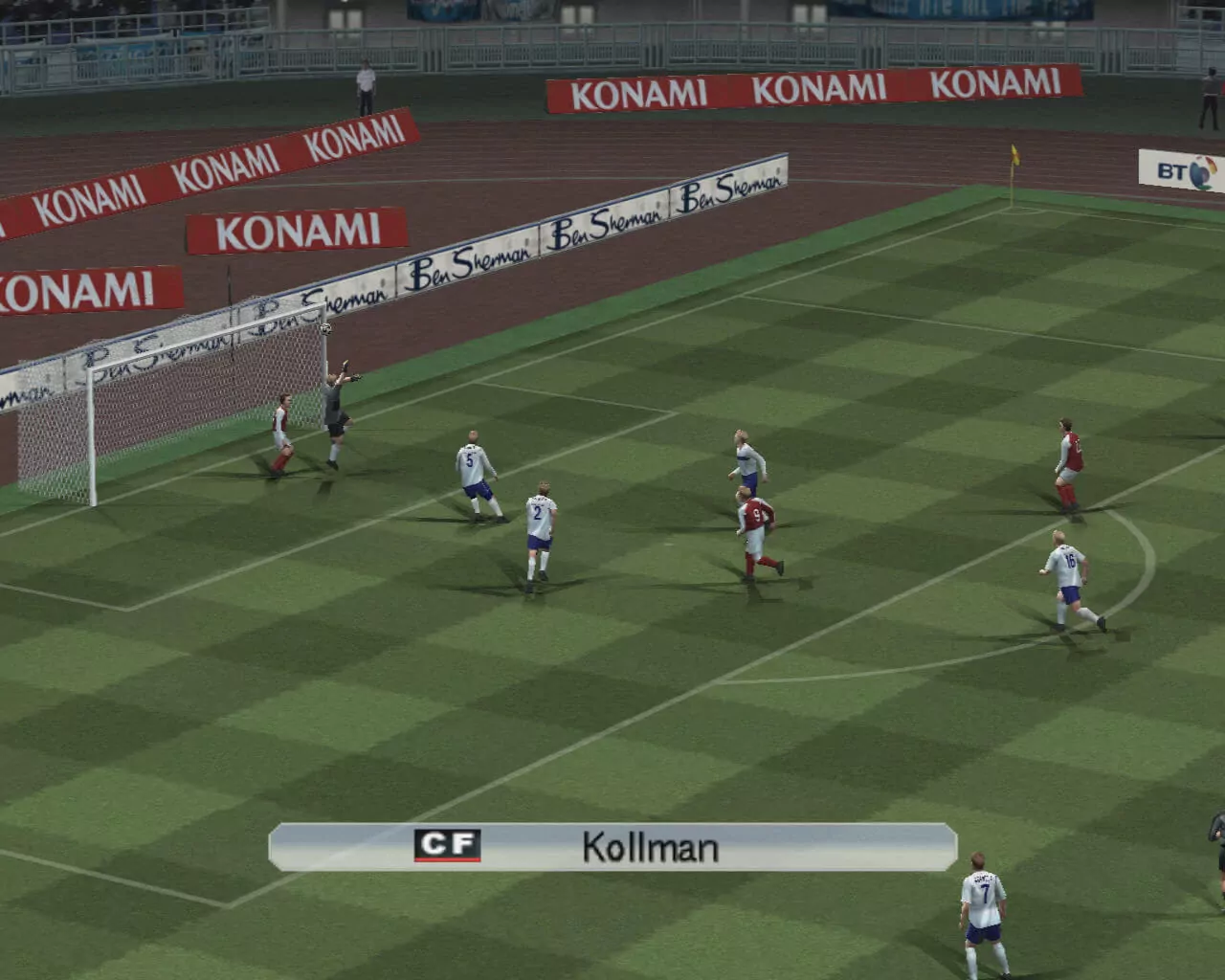Click the ball in the goalkeeper's hands
The image size is (1225, 980).
pyautogui.click(x=325, y=330)
